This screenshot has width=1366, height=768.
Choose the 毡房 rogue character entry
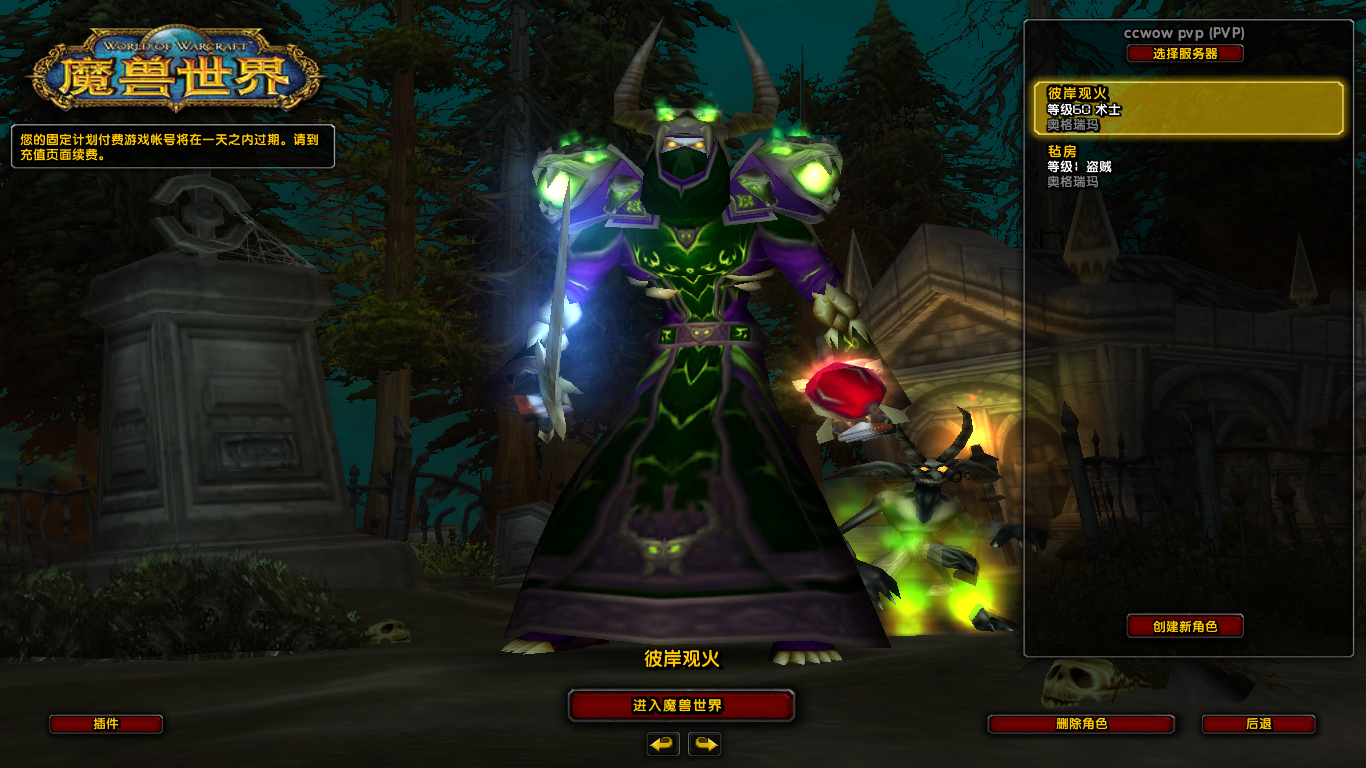pyautogui.click(x=1188, y=166)
